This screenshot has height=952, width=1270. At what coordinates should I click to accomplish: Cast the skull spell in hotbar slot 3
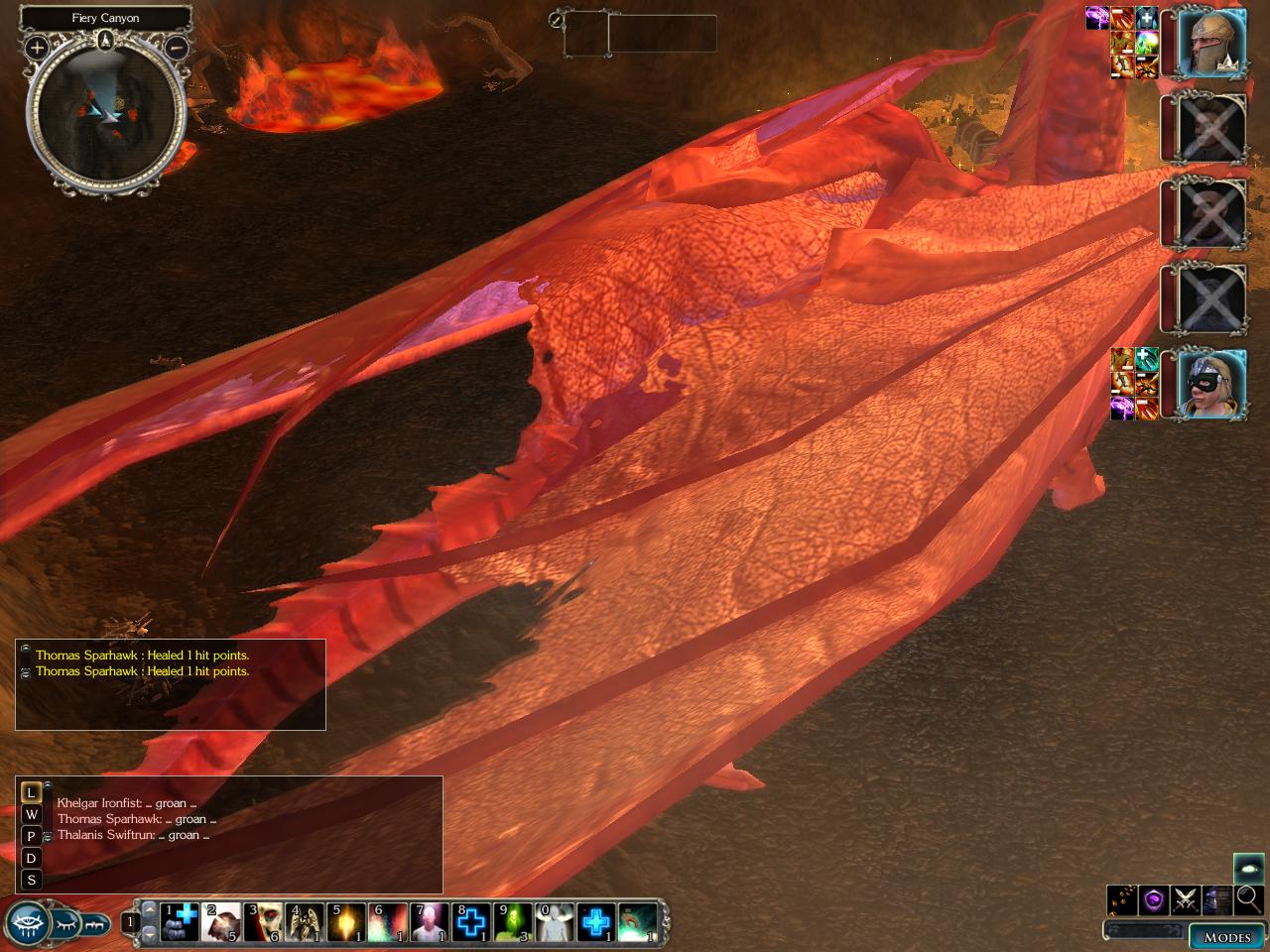tap(264, 921)
